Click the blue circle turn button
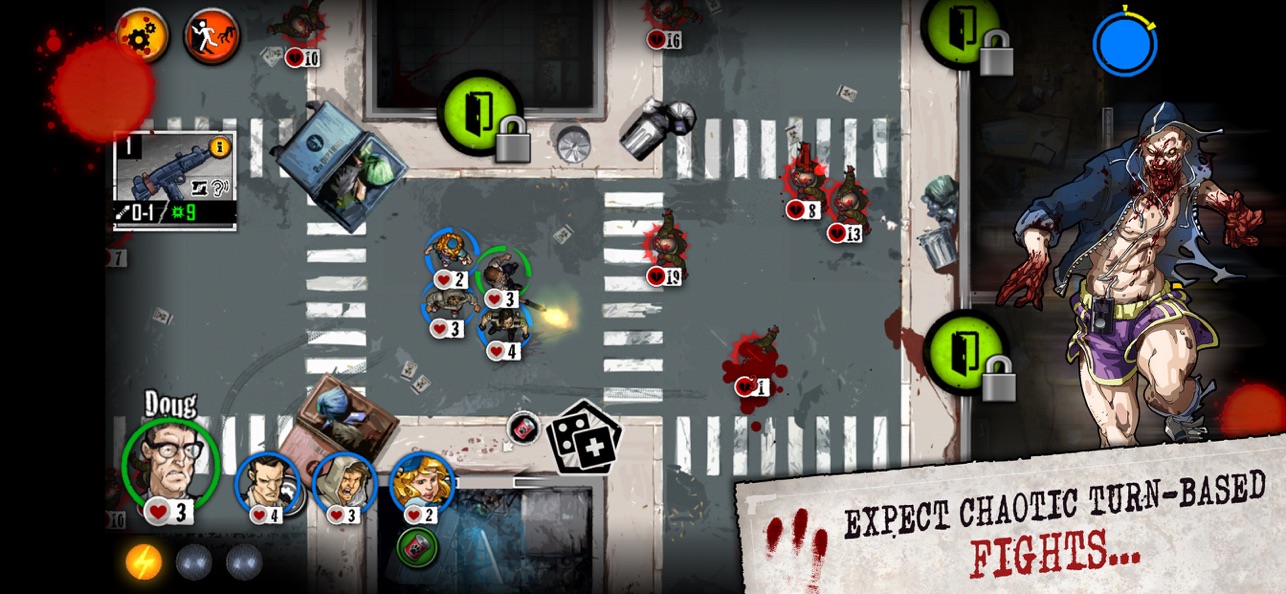The height and width of the screenshot is (594, 1286). [x=1124, y=44]
